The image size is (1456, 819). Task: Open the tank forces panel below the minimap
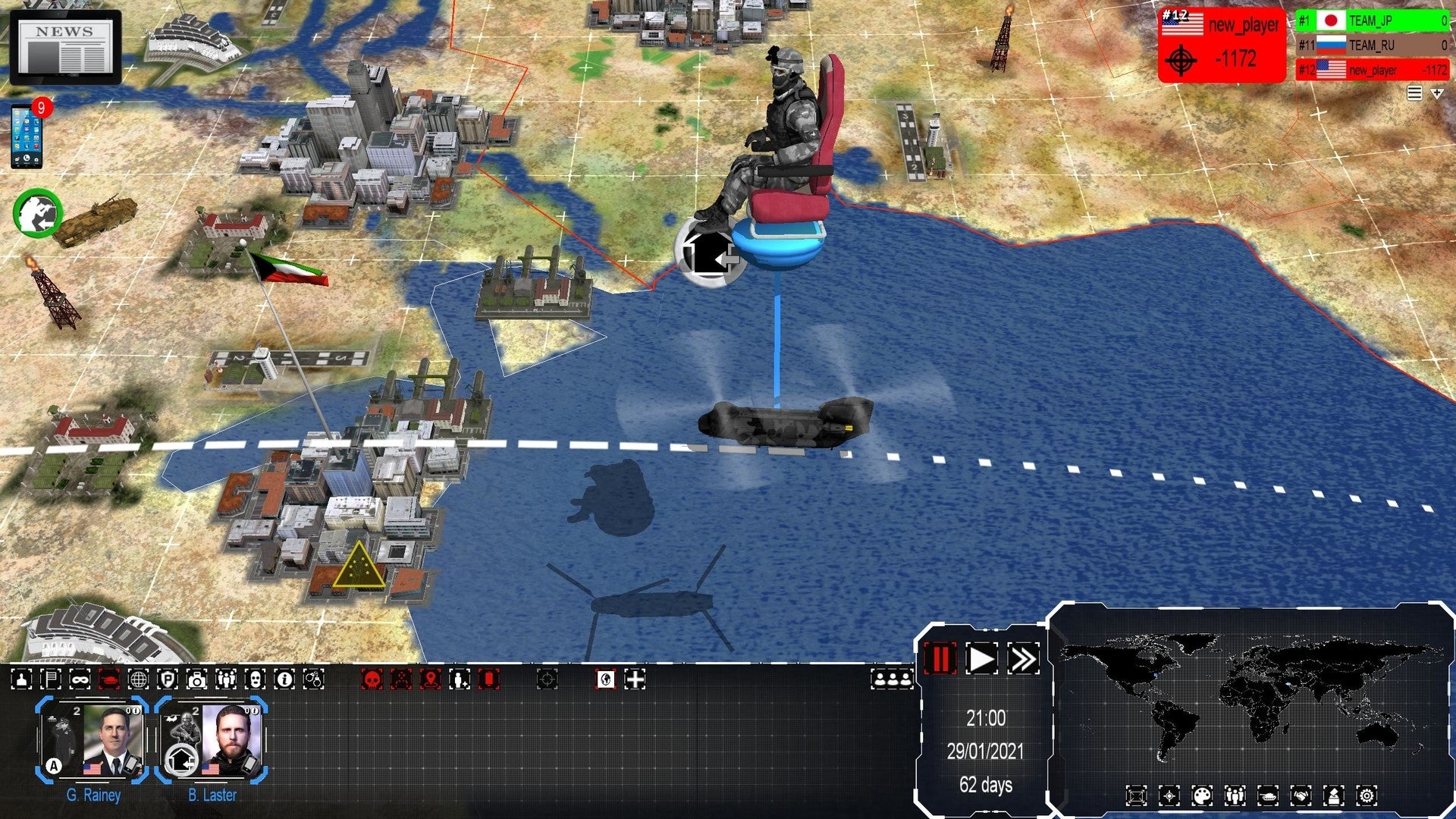[1269, 795]
